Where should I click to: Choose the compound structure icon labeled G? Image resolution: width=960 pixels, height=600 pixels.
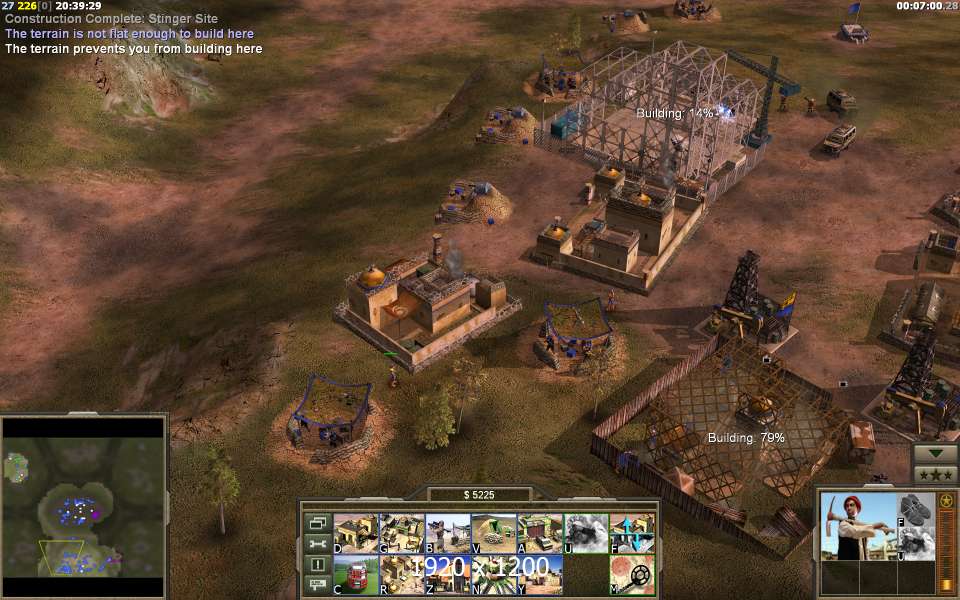point(401,533)
